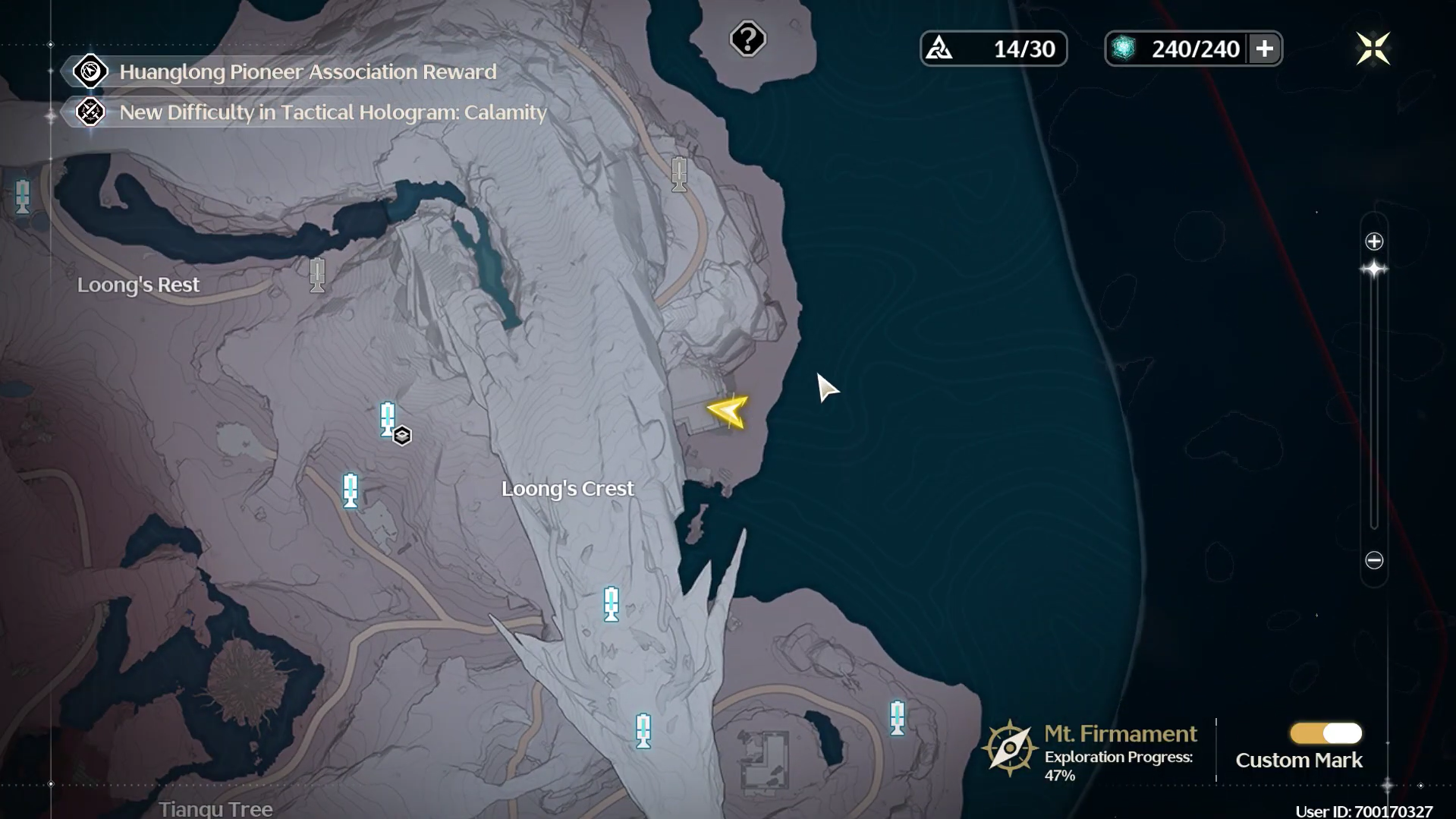Open the Huanglong Pioneer Association Reward notice
This screenshot has width=1456, height=819.
click(x=307, y=72)
